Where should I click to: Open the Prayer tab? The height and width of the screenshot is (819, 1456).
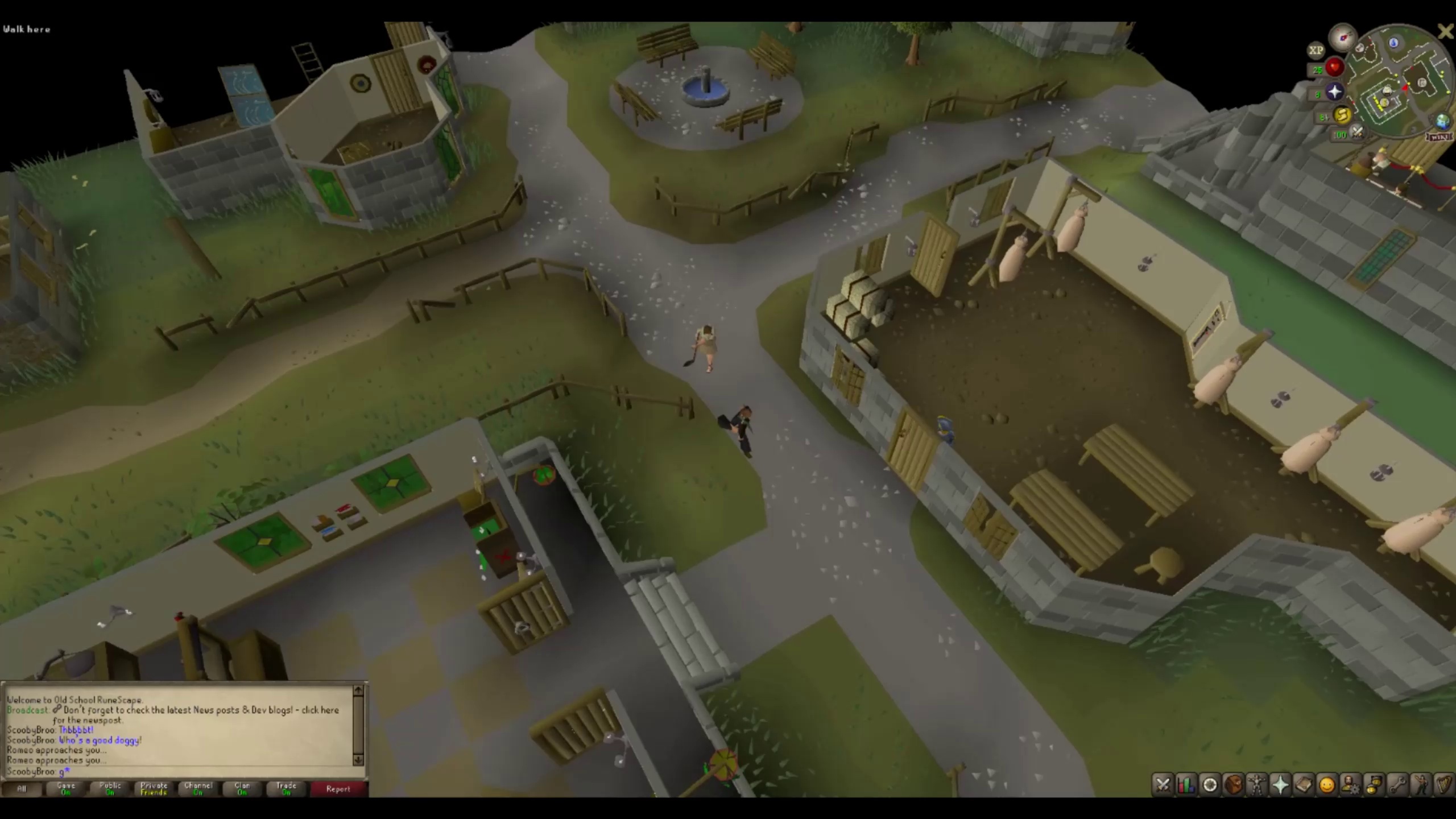coord(1280,785)
